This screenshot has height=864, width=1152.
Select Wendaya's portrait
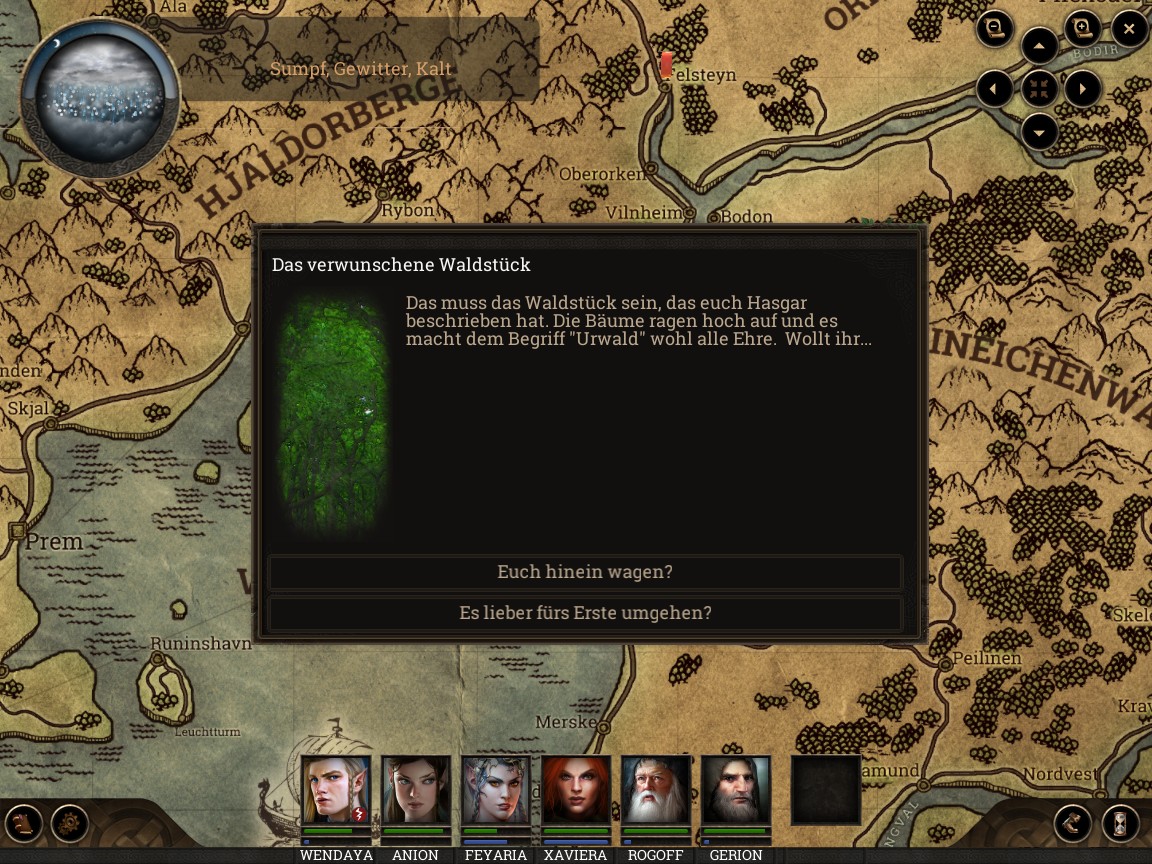click(x=336, y=790)
